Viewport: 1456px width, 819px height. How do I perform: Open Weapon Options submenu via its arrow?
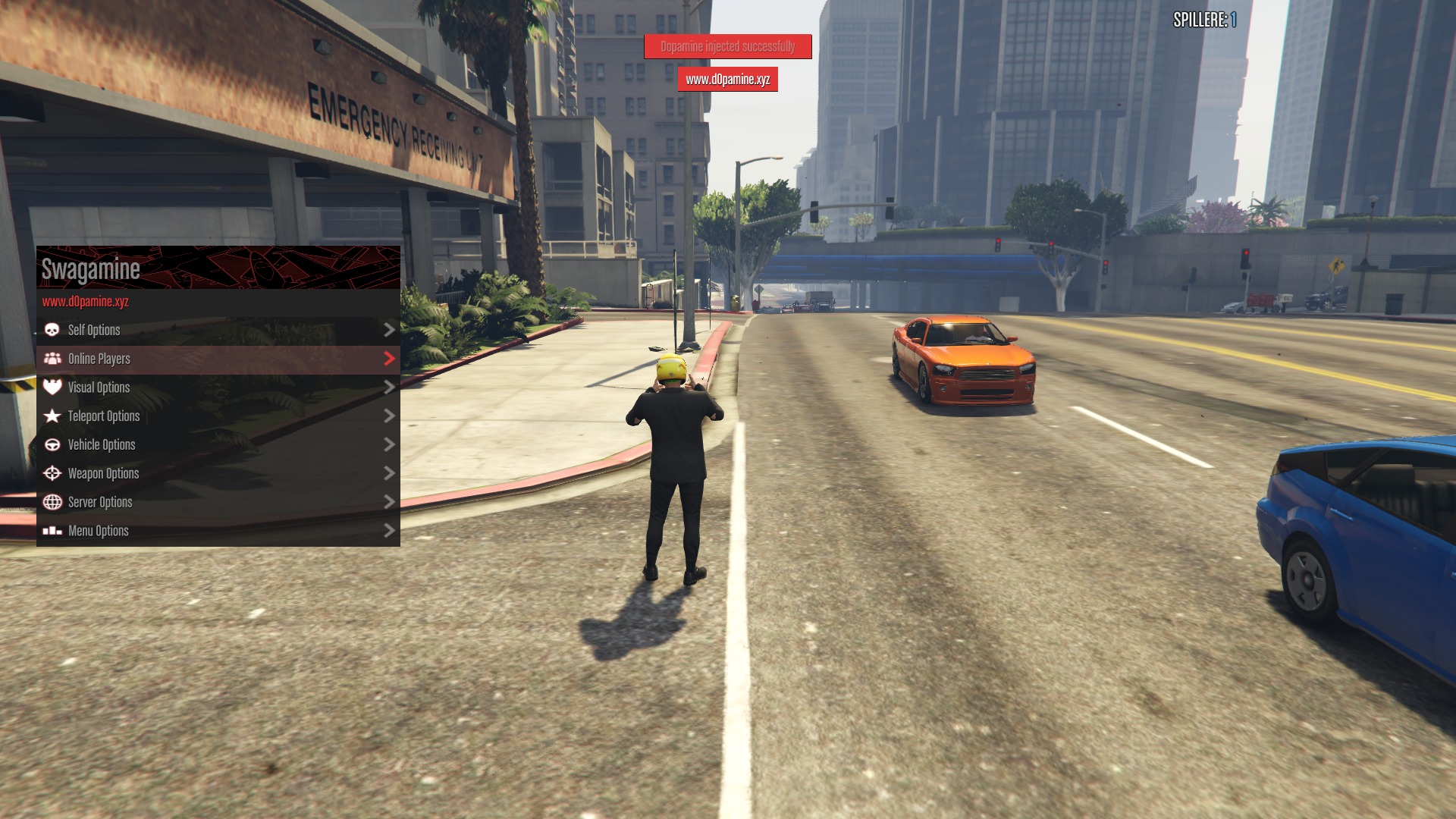pyautogui.click(x=390, y=473)
